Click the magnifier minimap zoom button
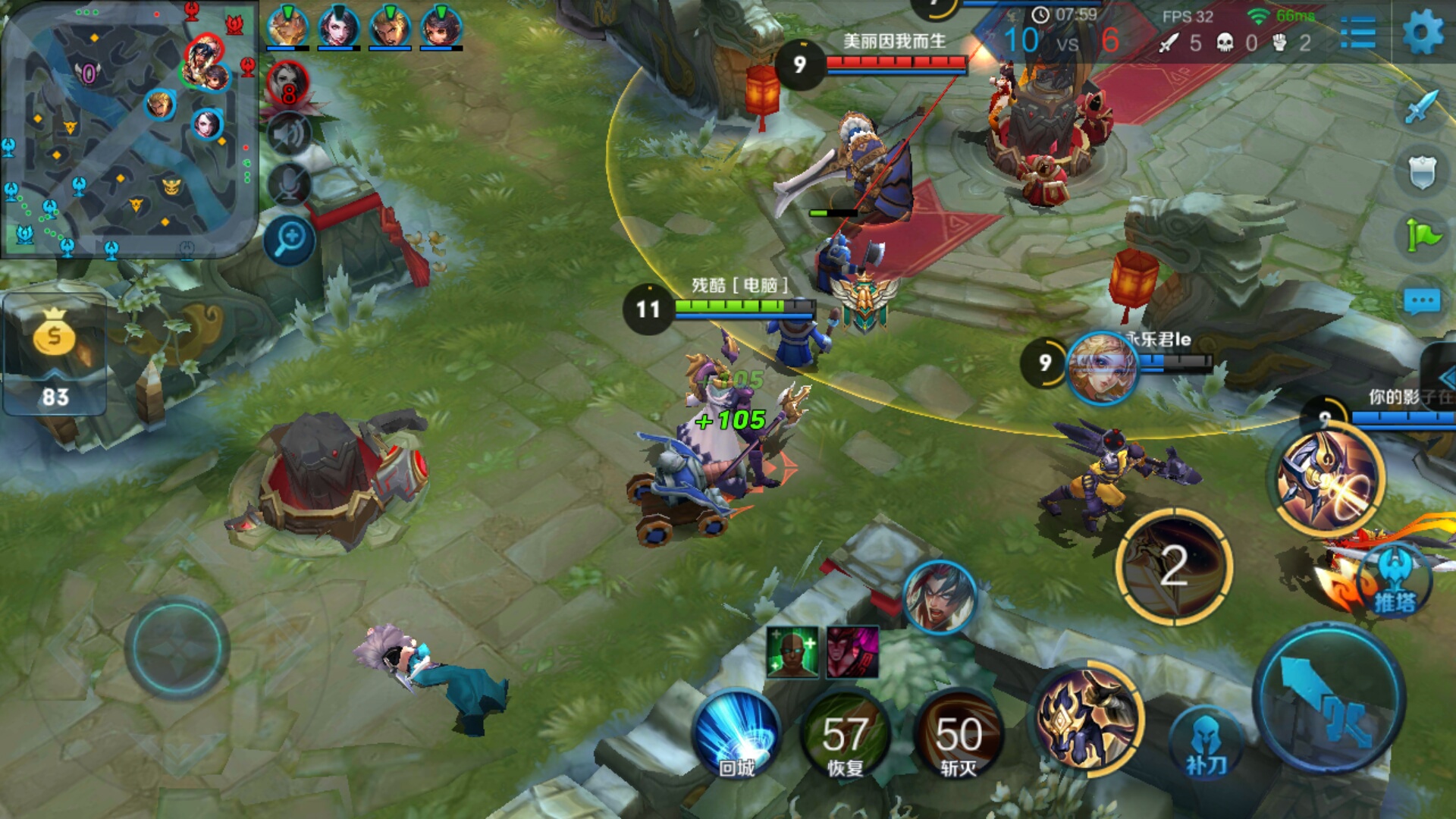Screen dimensions: 1456x819 (290, 241)
